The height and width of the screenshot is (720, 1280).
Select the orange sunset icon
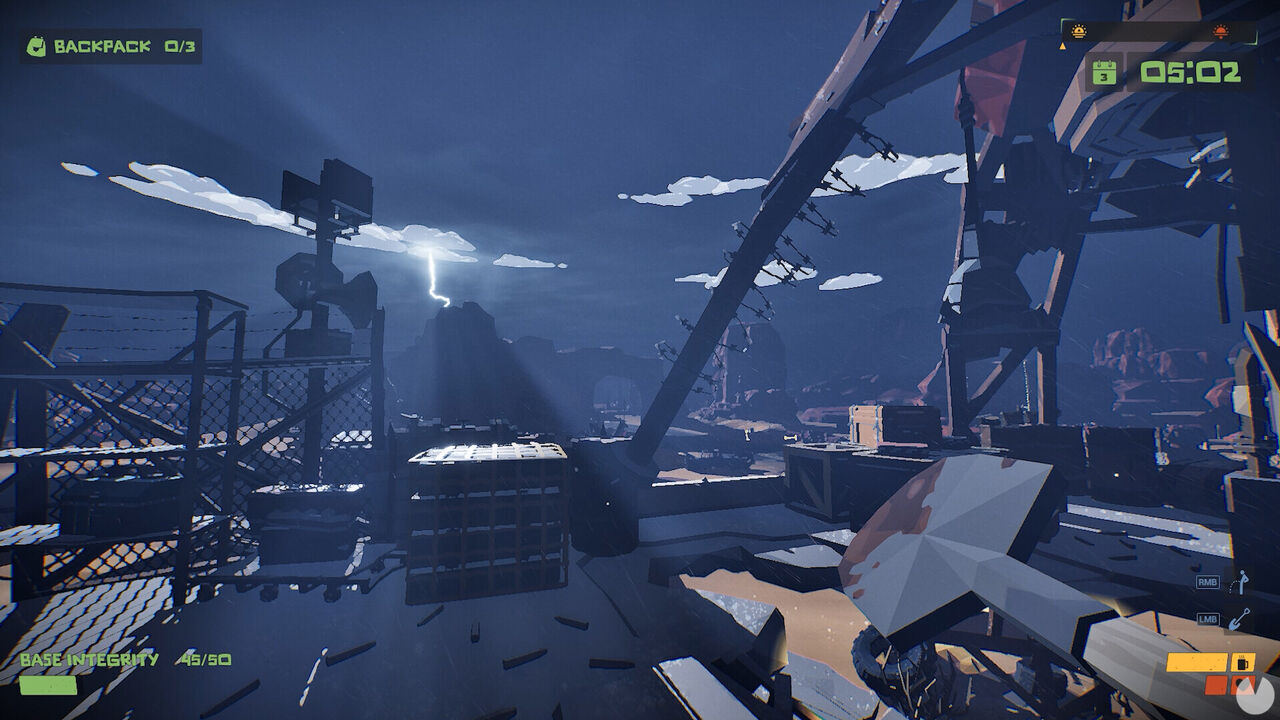click(1220, 32)
